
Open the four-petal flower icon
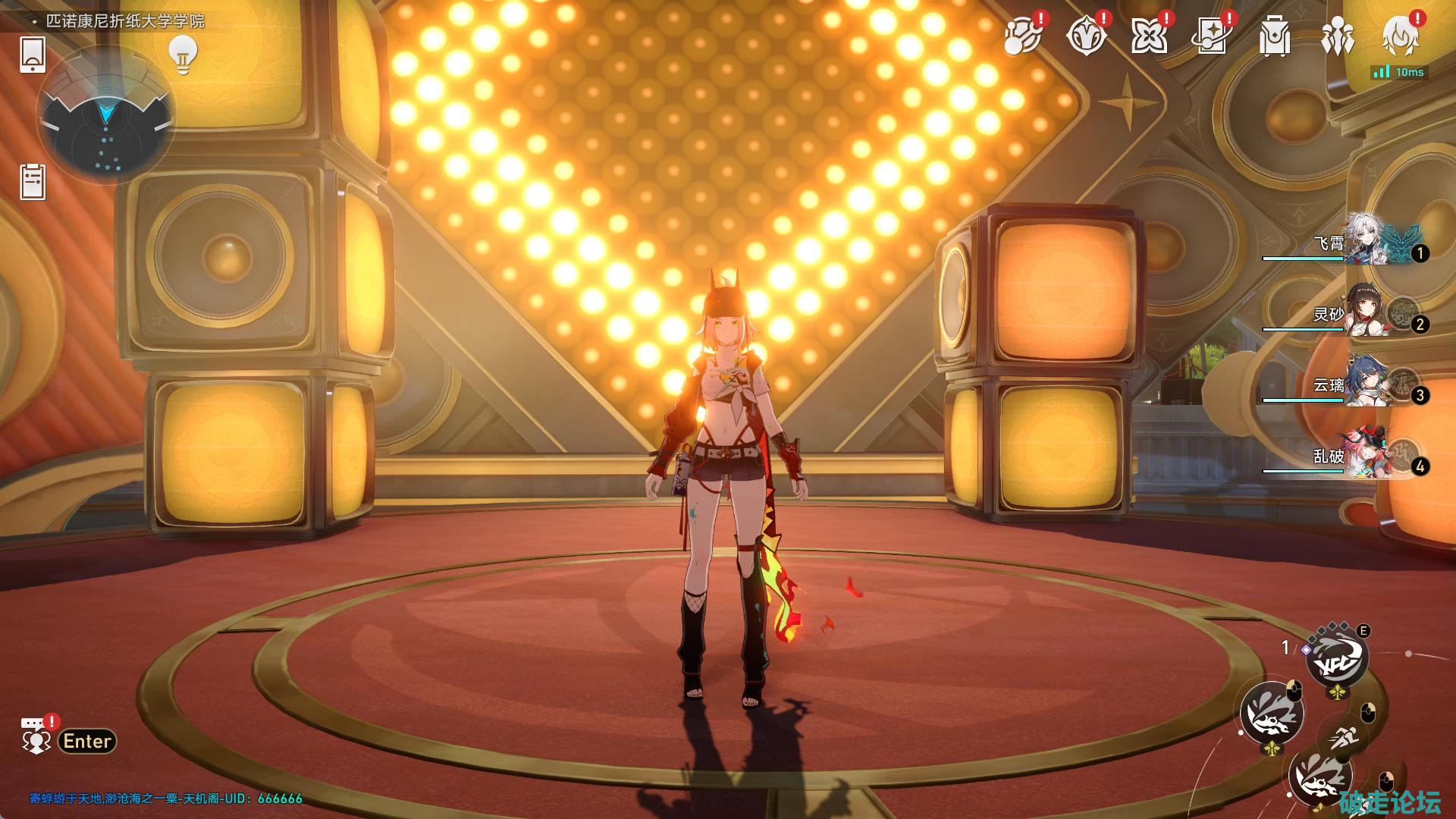point(1148,36)
